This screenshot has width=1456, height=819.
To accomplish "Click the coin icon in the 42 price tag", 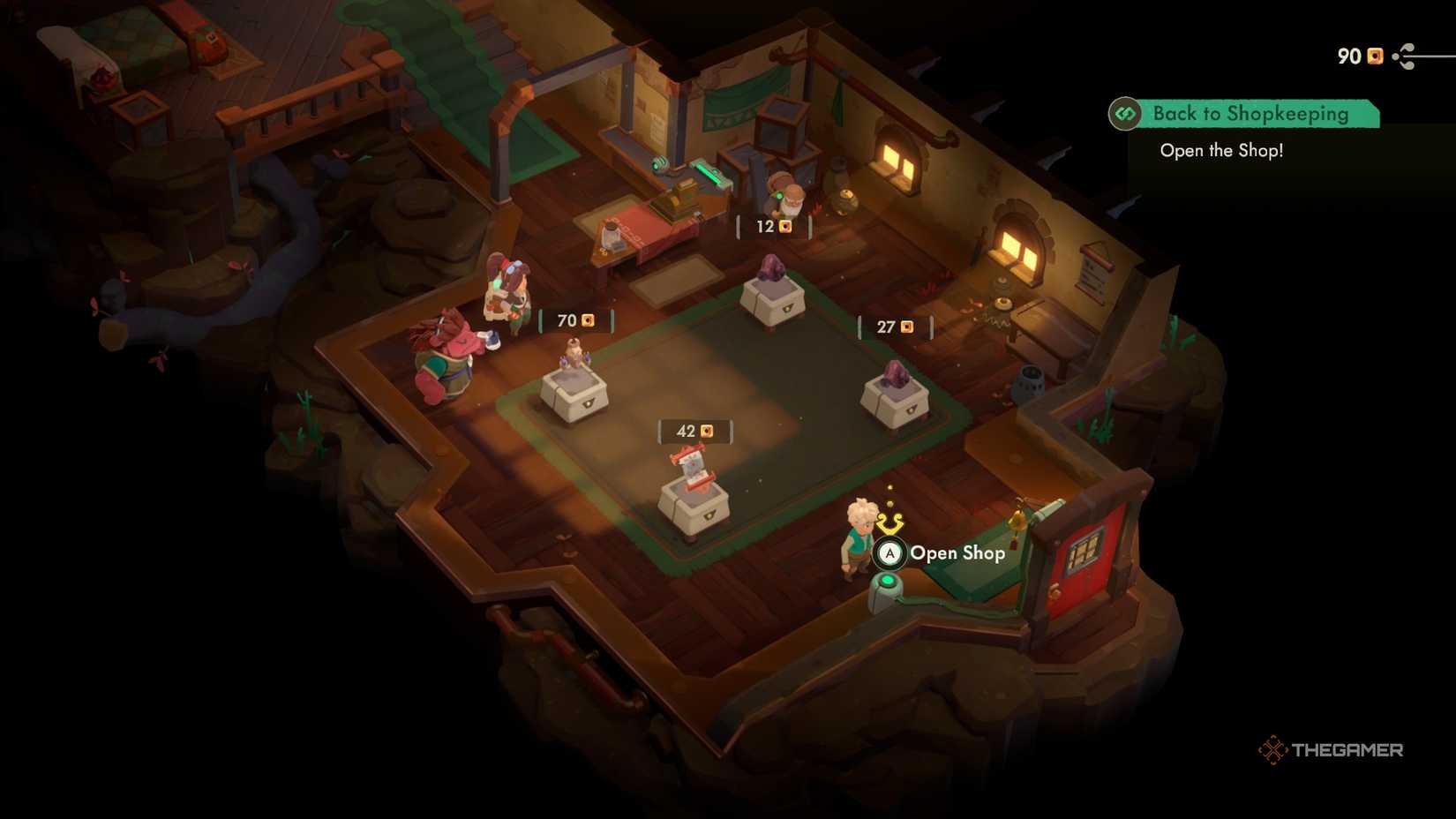I will (706, 431).
